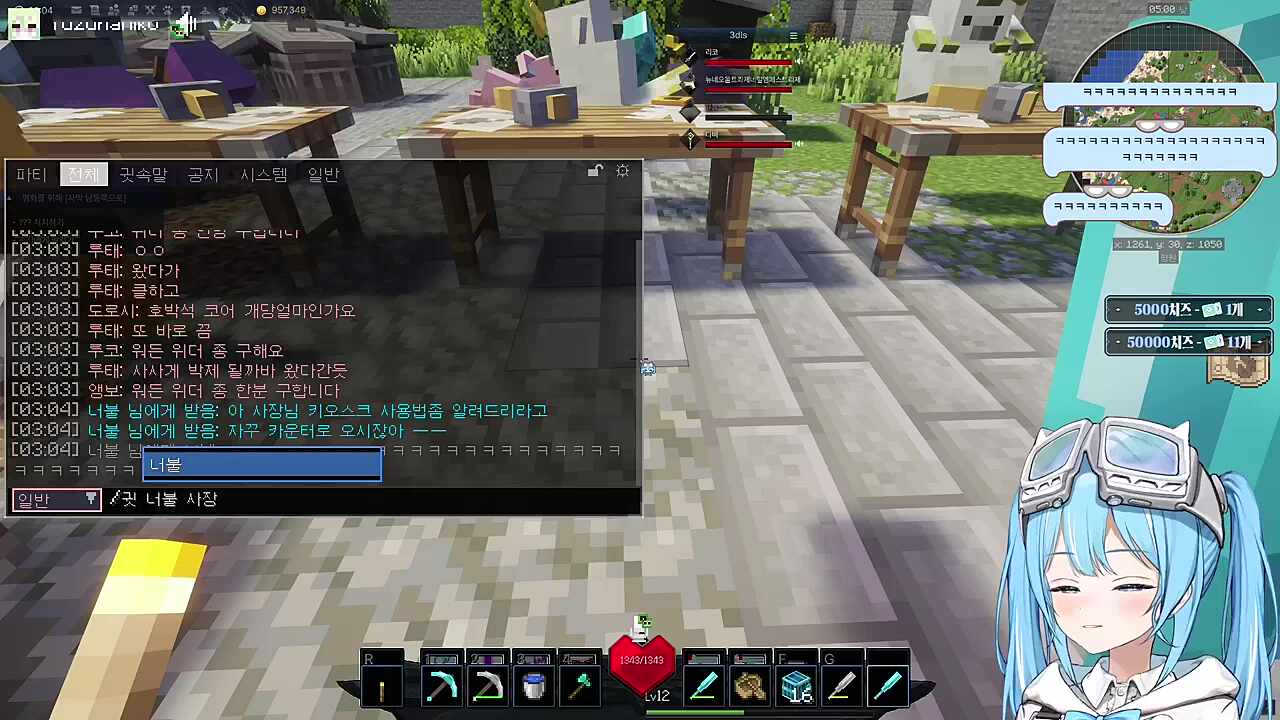Viewport: 1280px width, 720px height.
Task: Pick the teal axe hotbar slot
Action: coord(581,687)
